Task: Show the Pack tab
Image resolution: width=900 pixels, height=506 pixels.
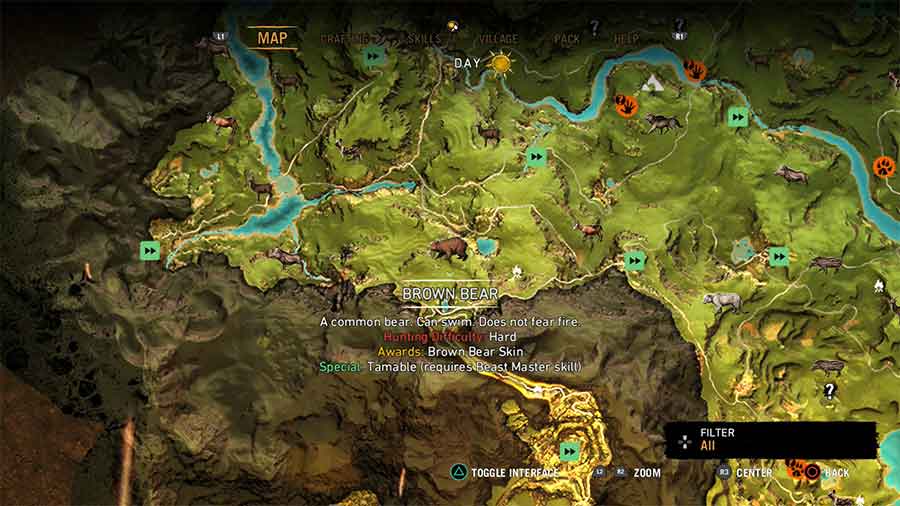Action: [566, 39]
